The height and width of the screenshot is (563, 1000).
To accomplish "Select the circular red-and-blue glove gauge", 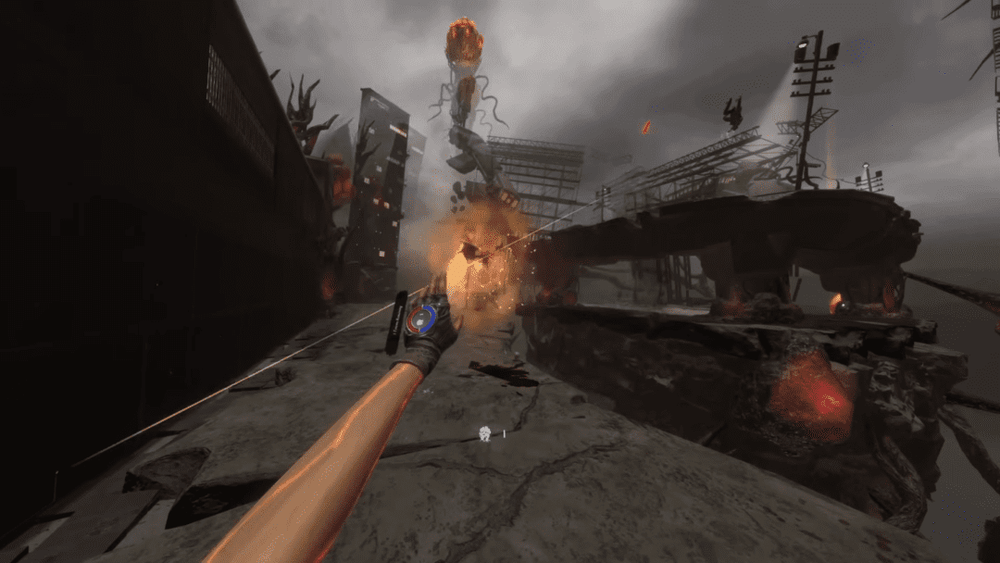I will 422,320.
